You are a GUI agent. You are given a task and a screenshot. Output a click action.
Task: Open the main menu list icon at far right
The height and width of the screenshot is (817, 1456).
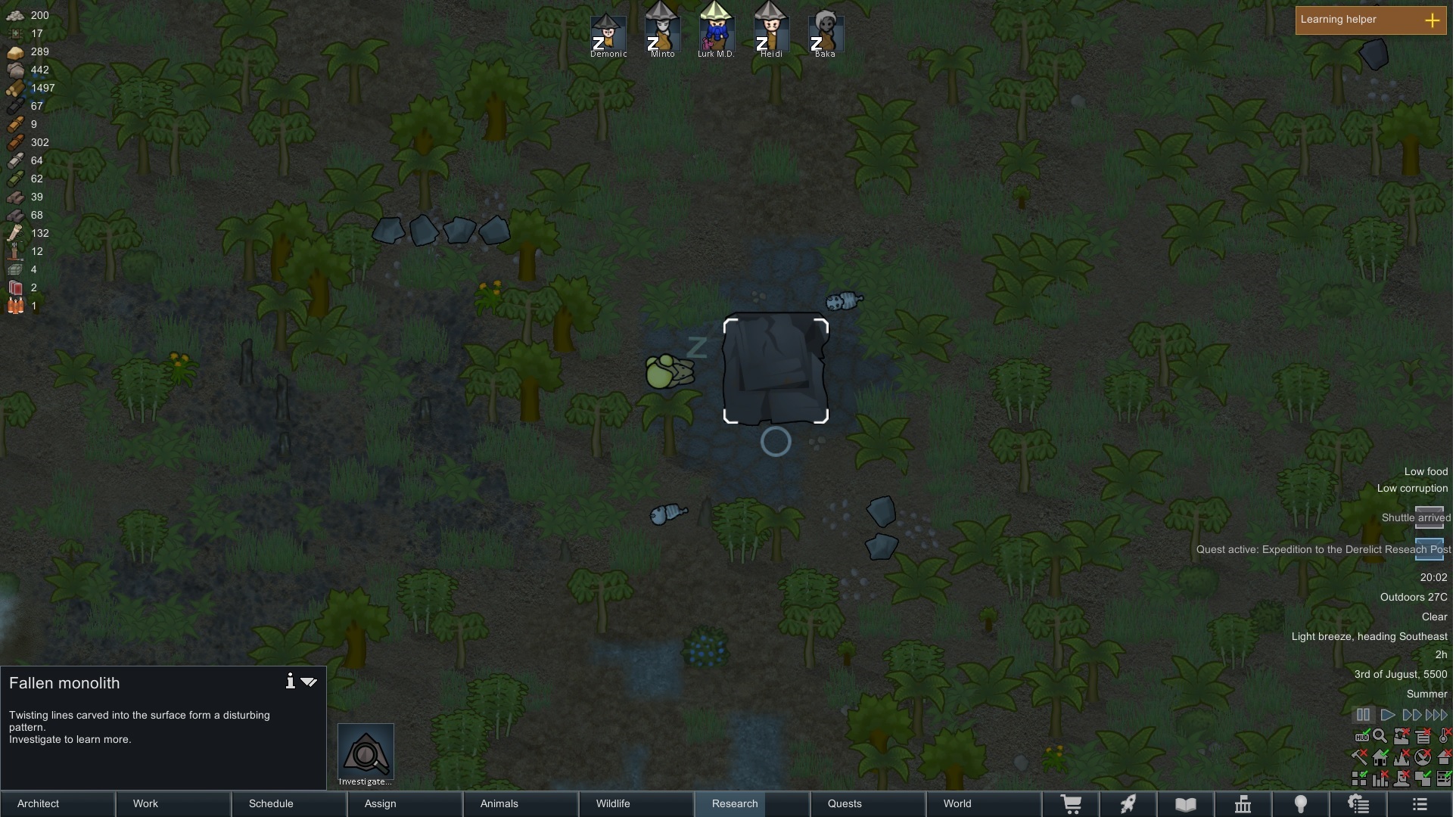[x=1419, y=804]
